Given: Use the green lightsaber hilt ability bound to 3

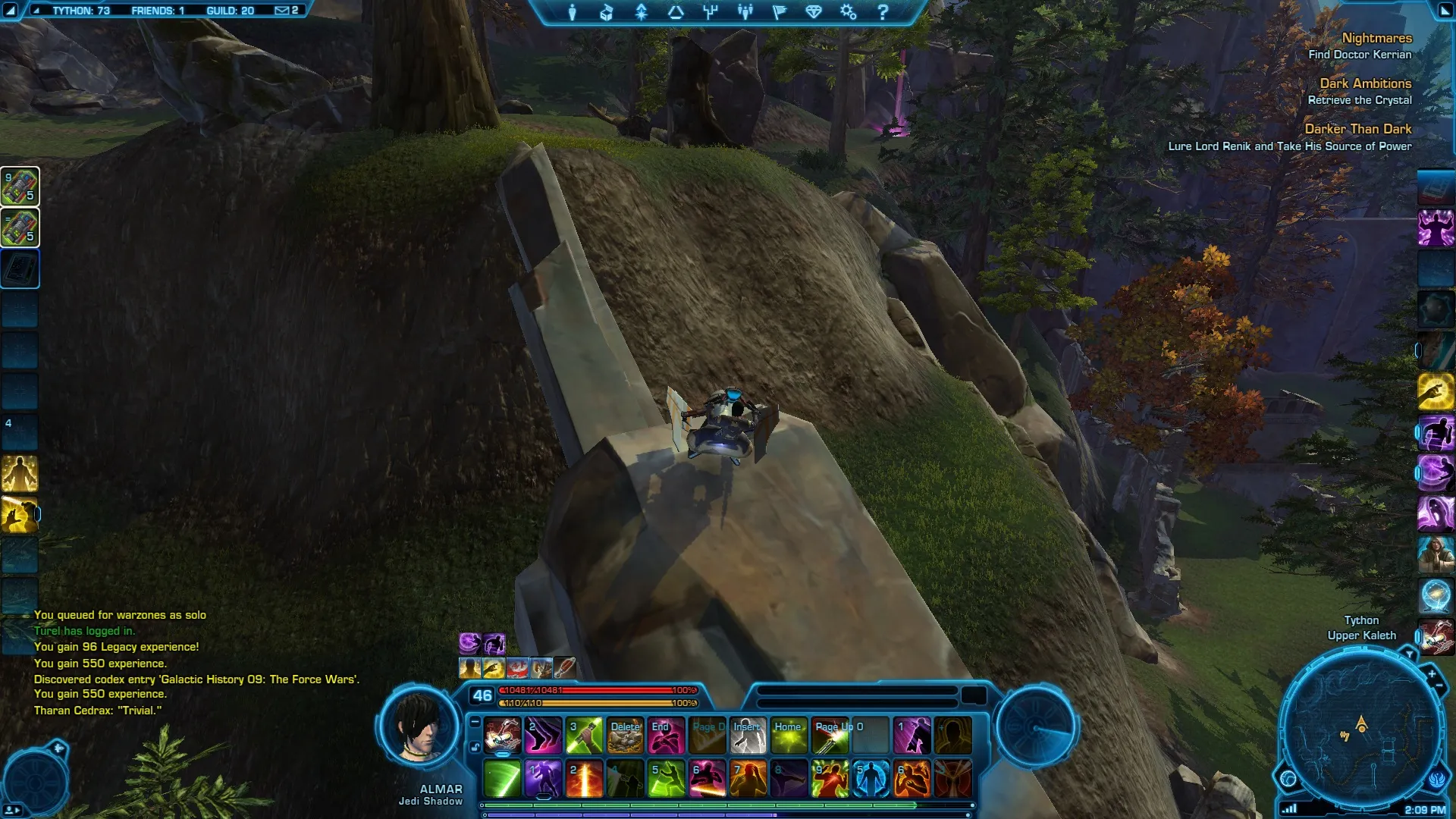Looking at the screenshot, I should pos(584,736).
